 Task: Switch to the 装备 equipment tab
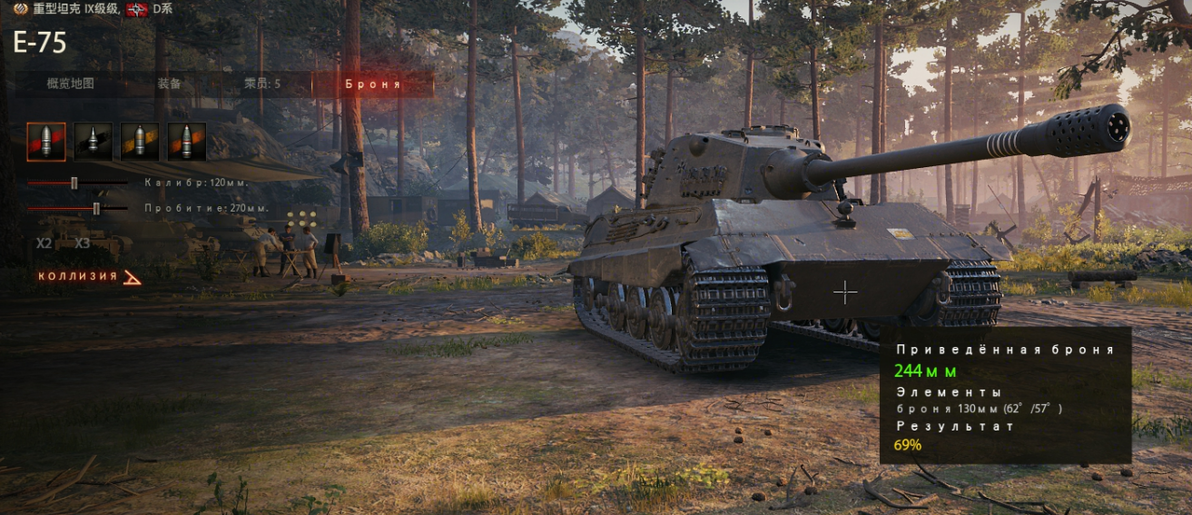(169, 84)
